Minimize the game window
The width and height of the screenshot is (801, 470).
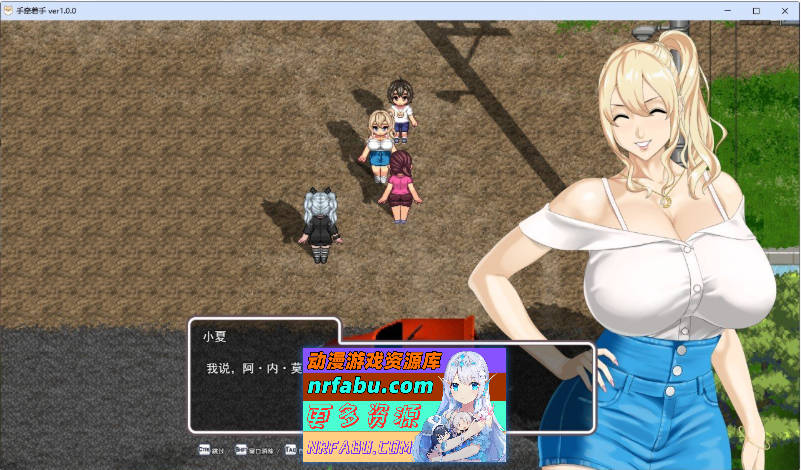pyautogui.click(x=727, y=10)
